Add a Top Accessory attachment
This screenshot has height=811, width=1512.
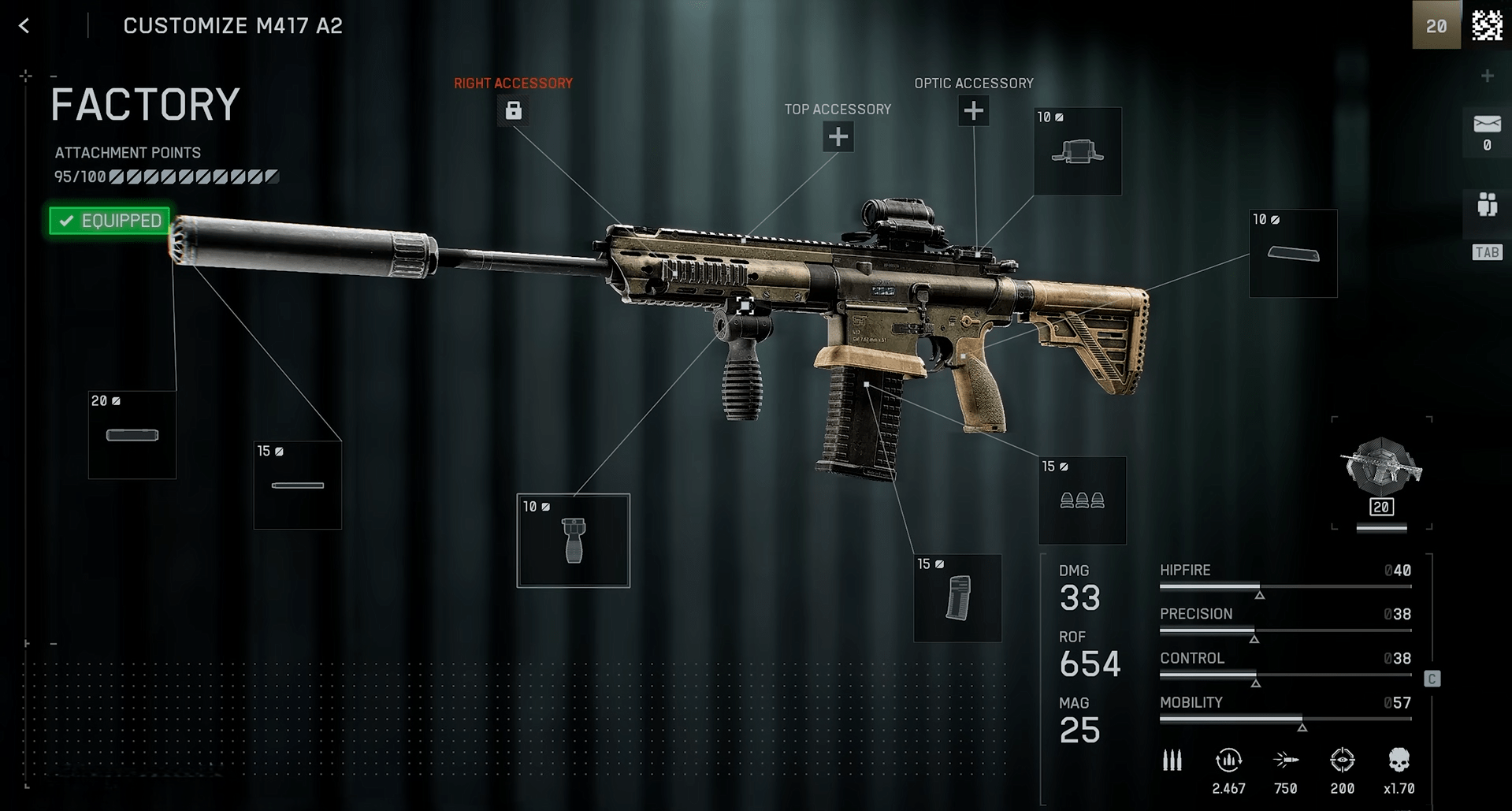tap(838, 137)
